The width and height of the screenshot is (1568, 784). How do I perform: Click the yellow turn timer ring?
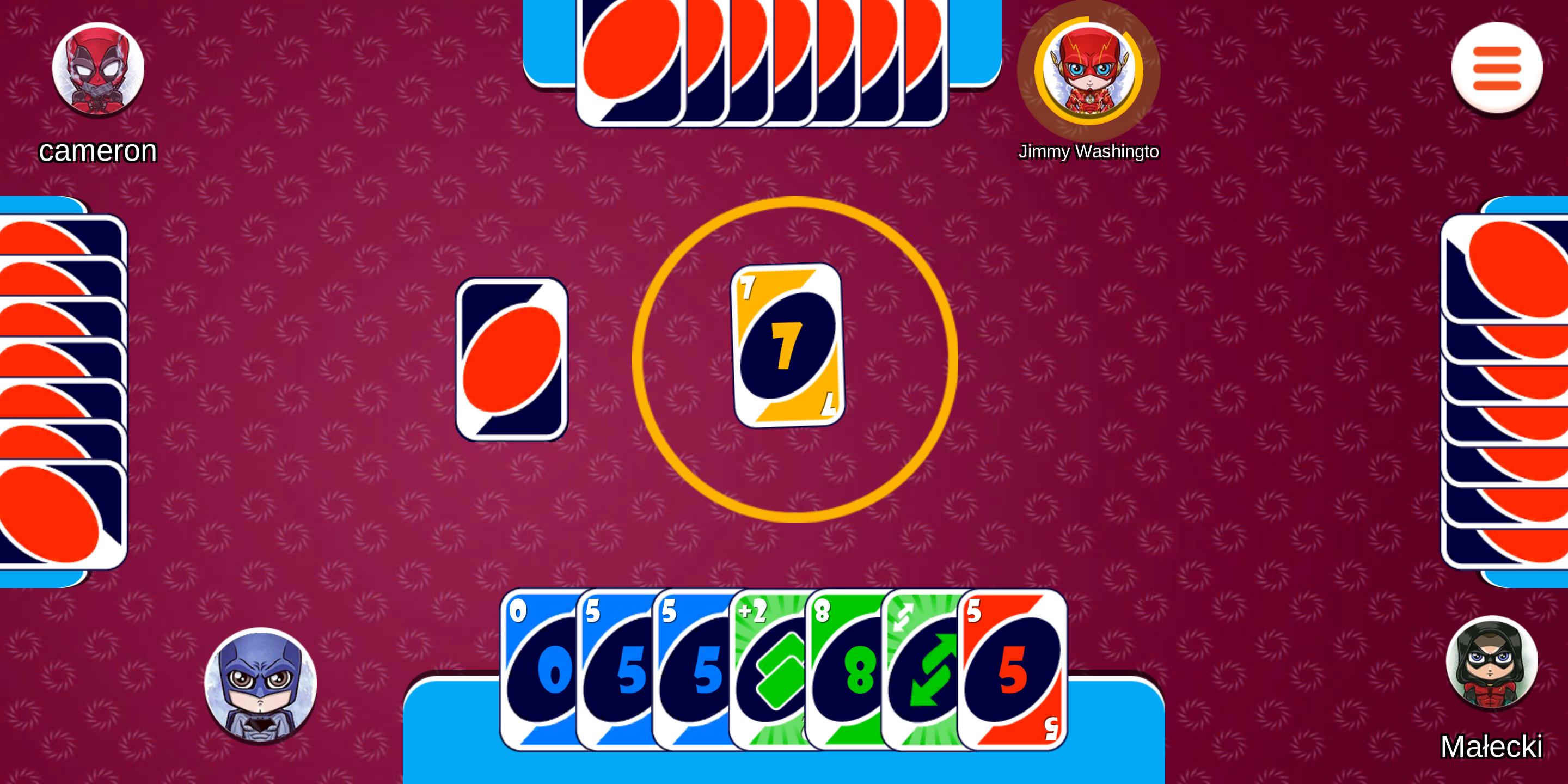coord(795,201)
